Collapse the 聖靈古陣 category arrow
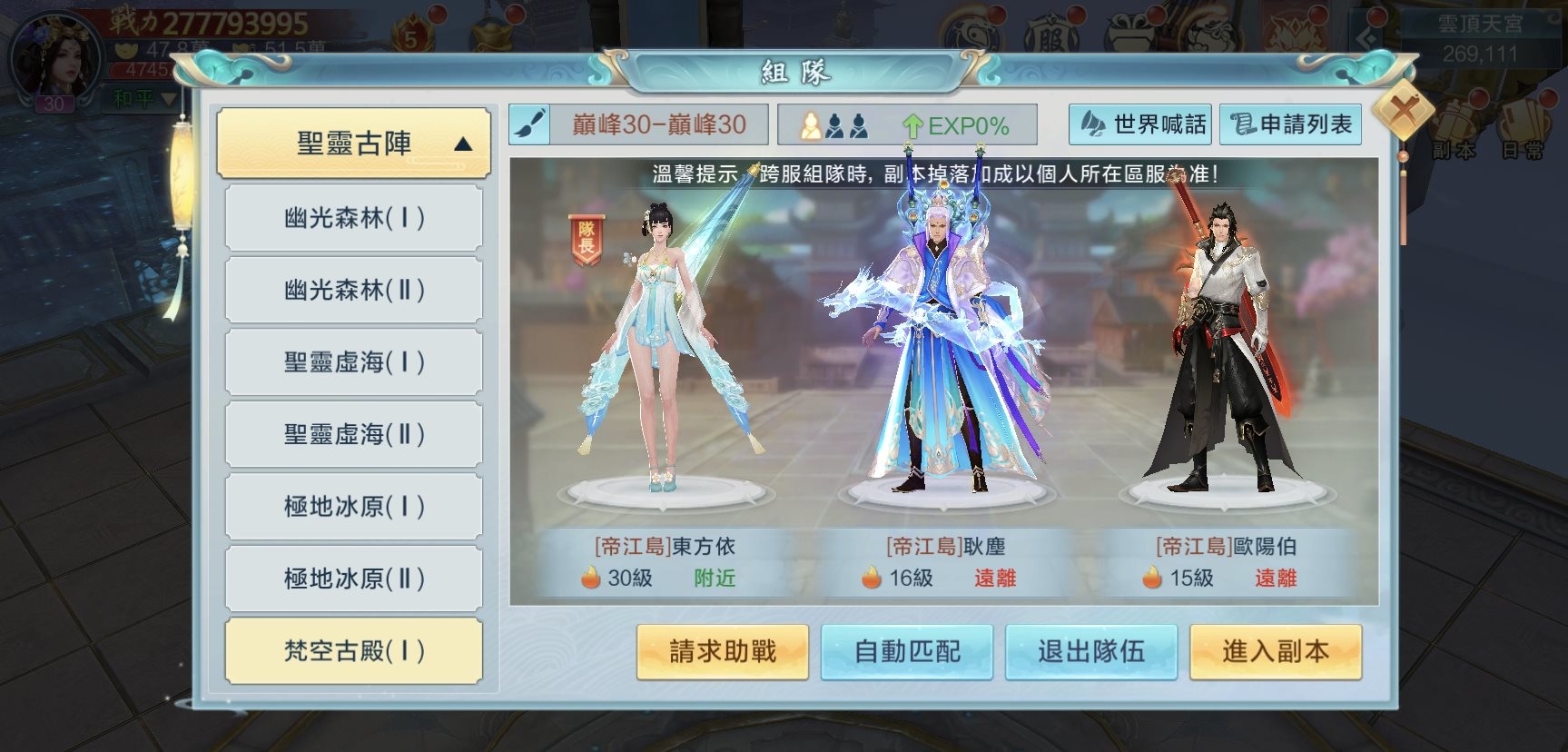This screenshot has width=1568, height=752. [463, 142]
